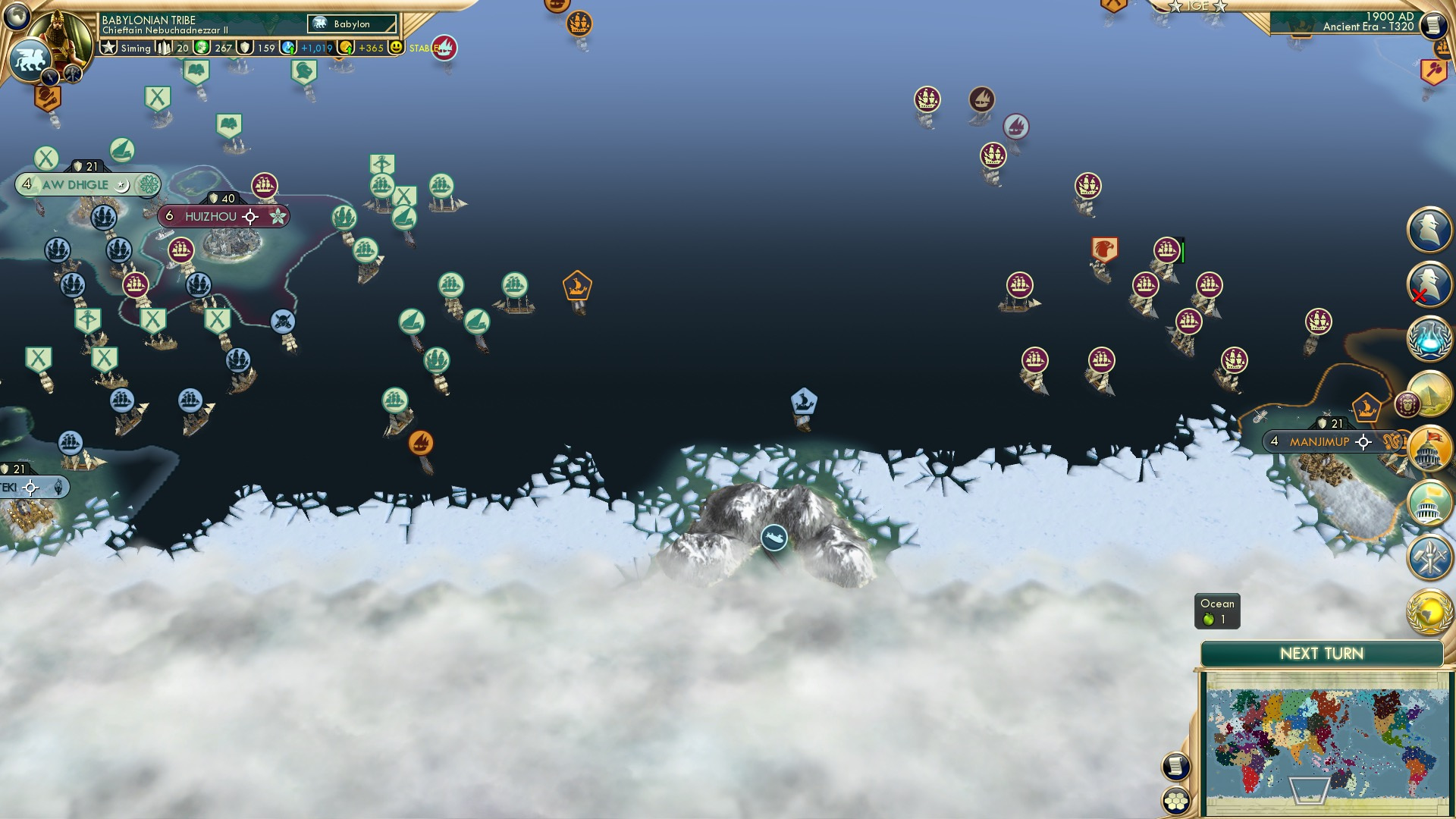Toggle the skip-unit icon with red X
The width and height of the screenshot is (1456, 819).
(1429, 284)
